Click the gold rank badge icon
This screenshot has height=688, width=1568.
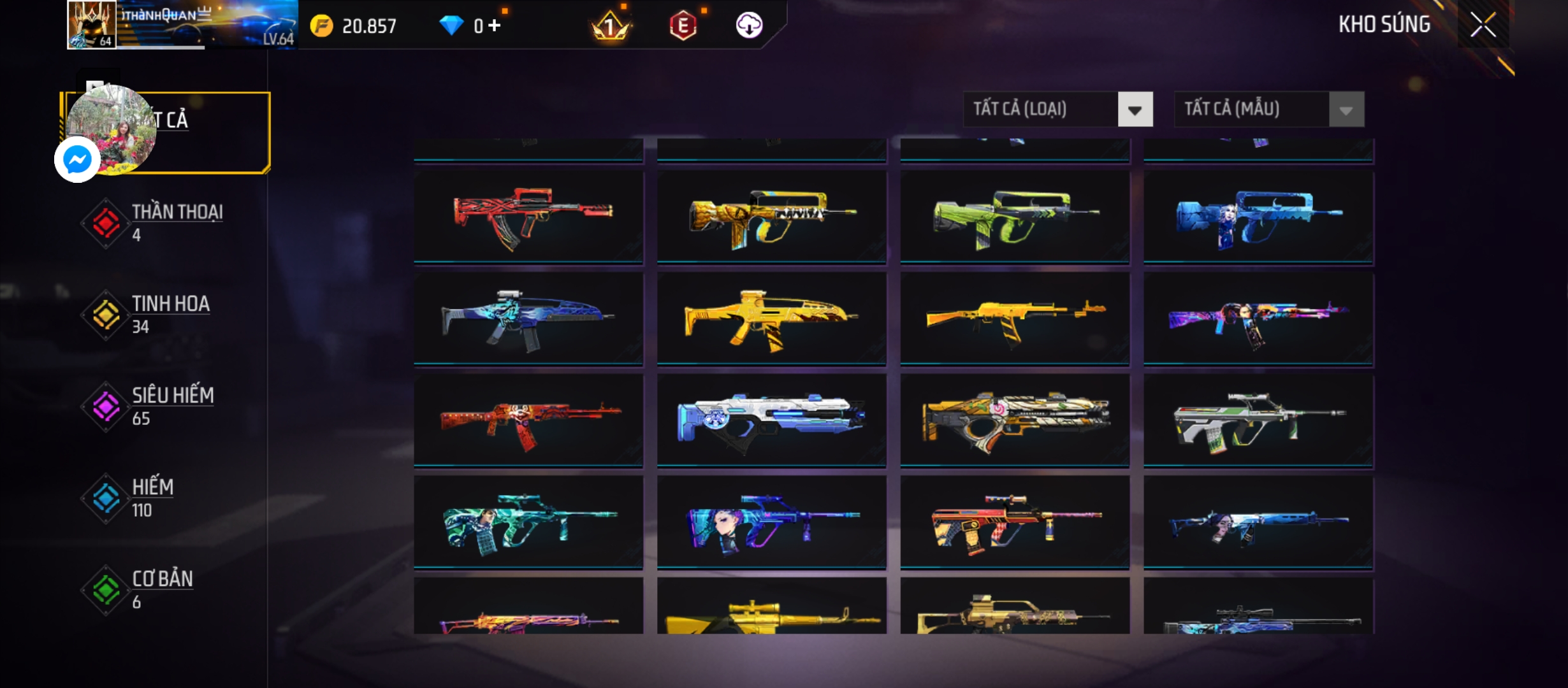[610, 25]
